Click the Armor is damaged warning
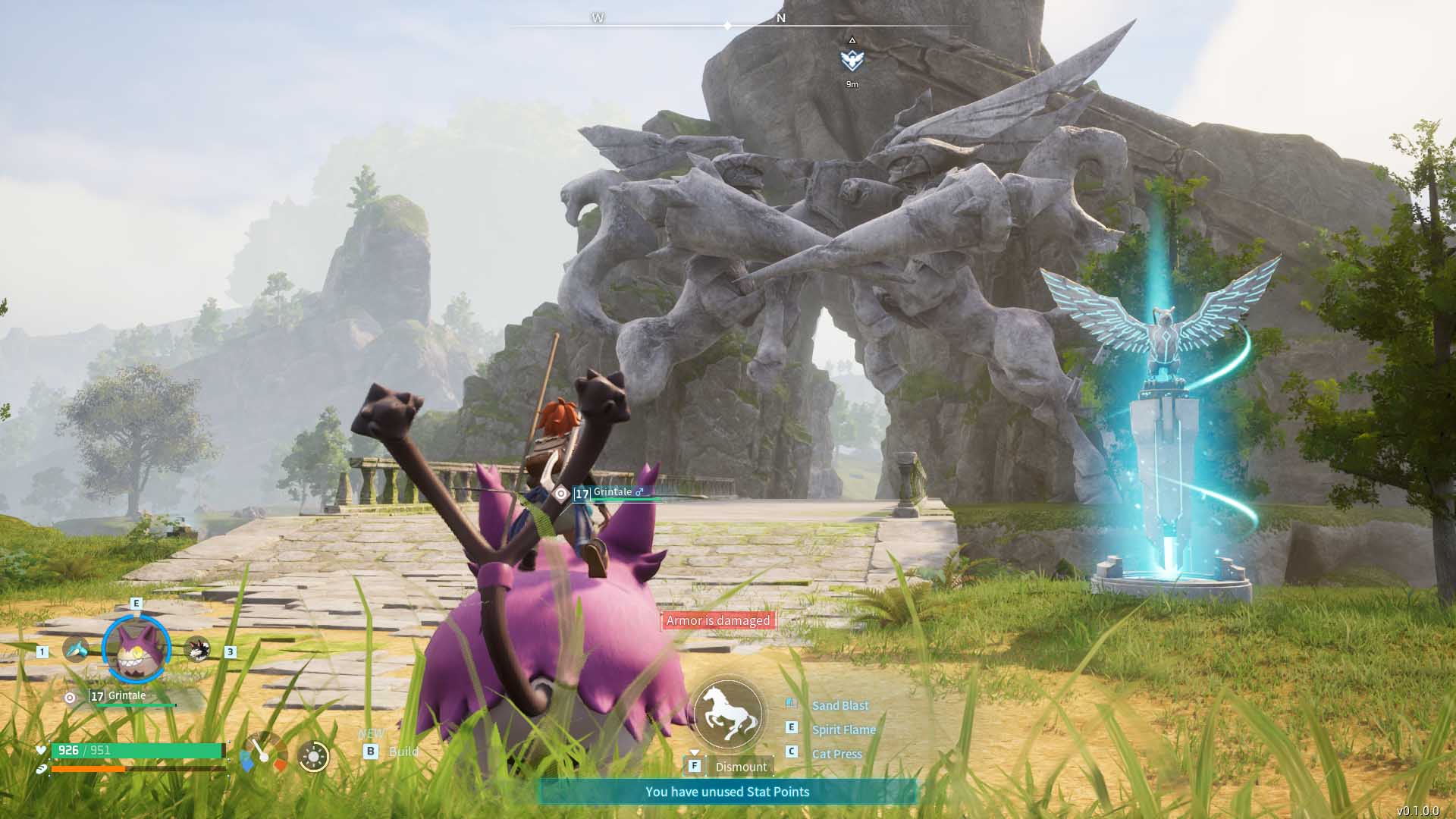 pyautogui.click(x=717, y=620)
